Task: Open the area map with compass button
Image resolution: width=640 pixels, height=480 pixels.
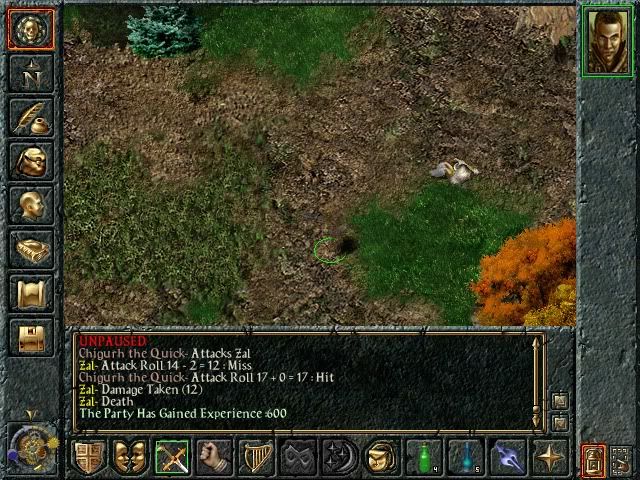Action: coord(31,73)
